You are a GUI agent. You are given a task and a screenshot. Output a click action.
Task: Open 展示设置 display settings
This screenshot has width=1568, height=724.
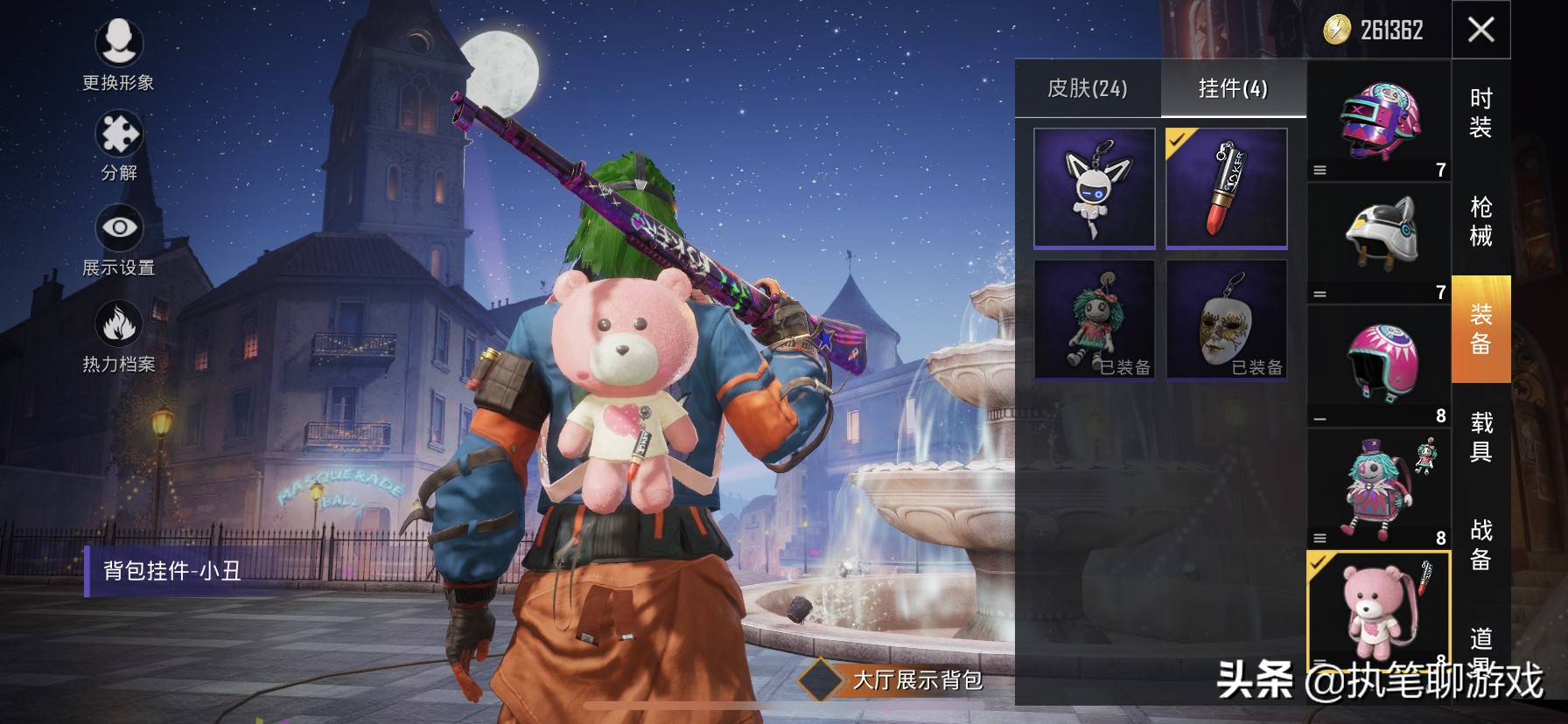[x=119, y=240]
